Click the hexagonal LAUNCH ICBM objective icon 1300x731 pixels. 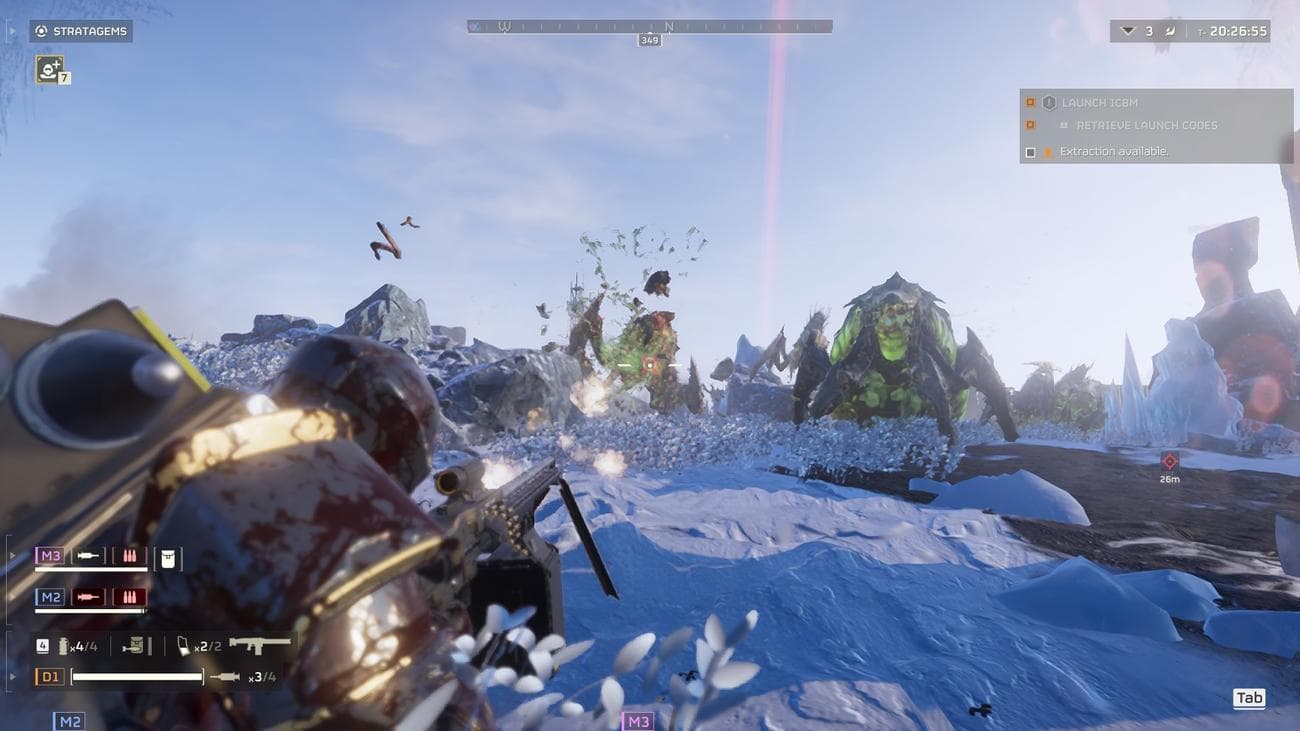click(1049, 101)
